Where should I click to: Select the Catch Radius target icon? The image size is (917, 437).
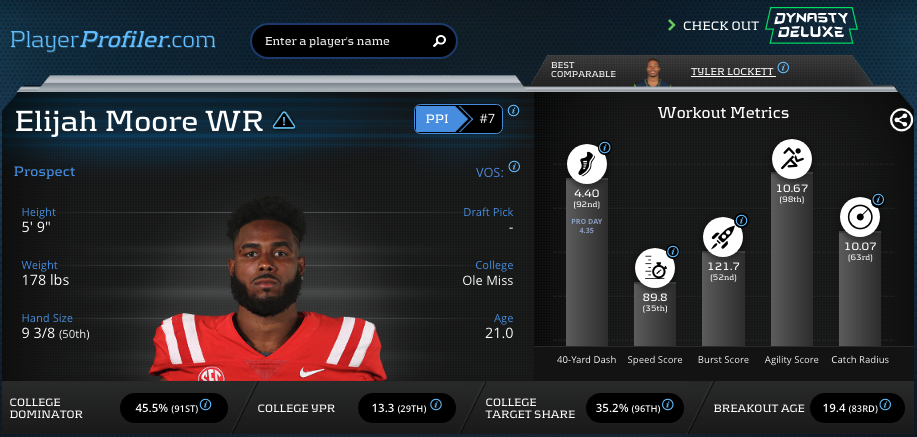coord(859,216)
